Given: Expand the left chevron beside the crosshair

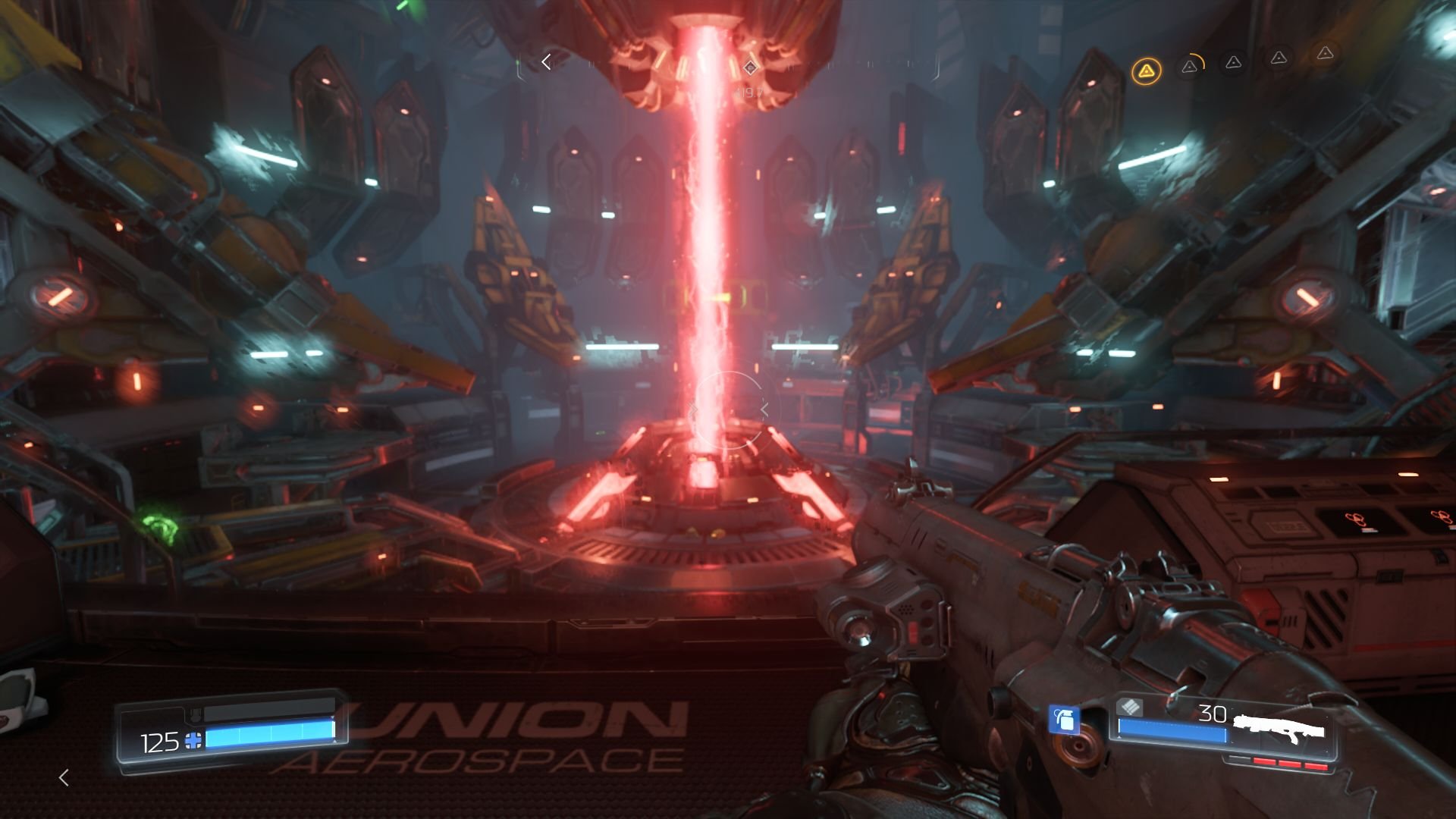Looking at the screenshot, I should [692, 409].
